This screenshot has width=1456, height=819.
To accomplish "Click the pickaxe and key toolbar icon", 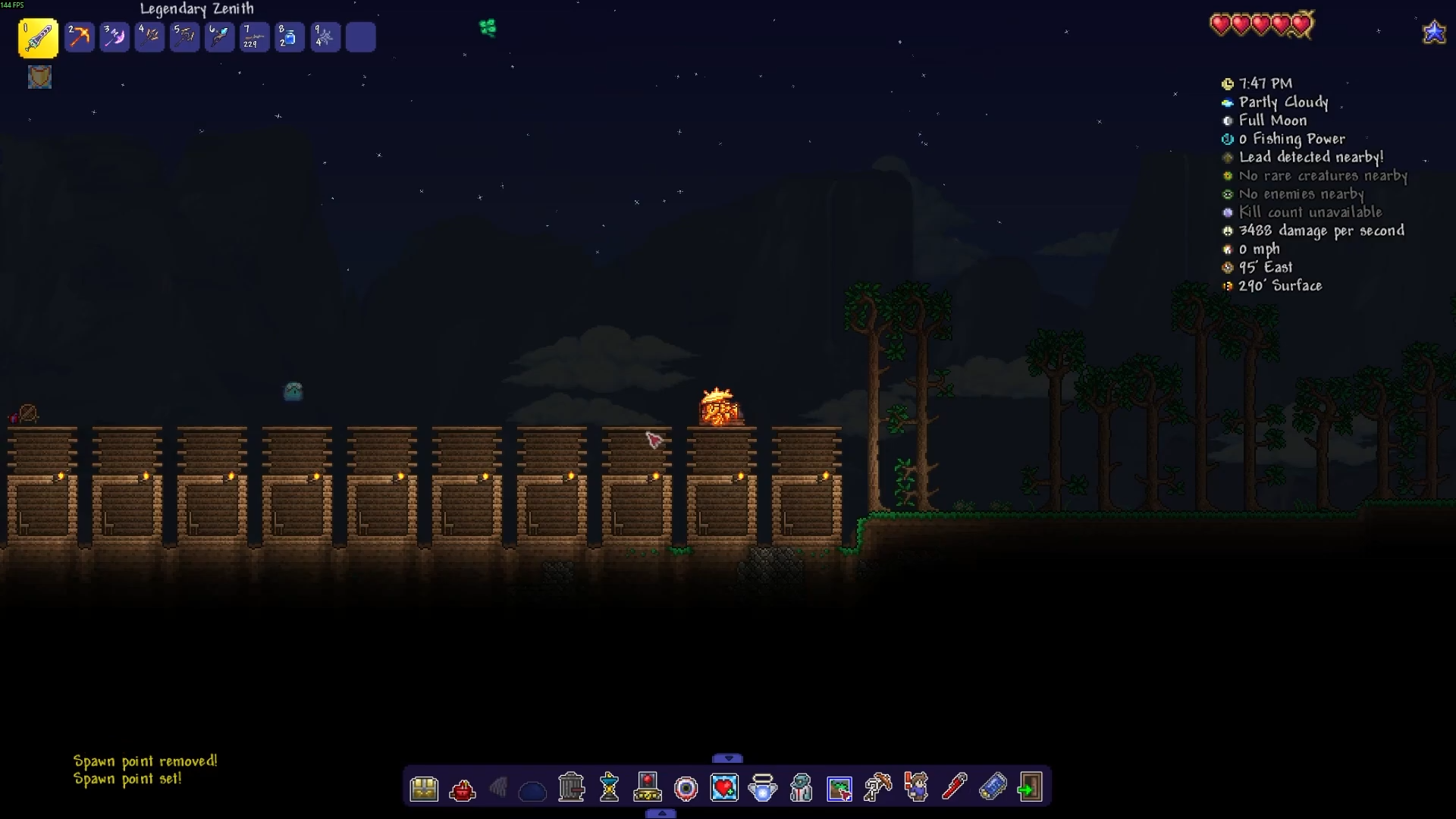I will pyautogui.click(x=877, y=788).
